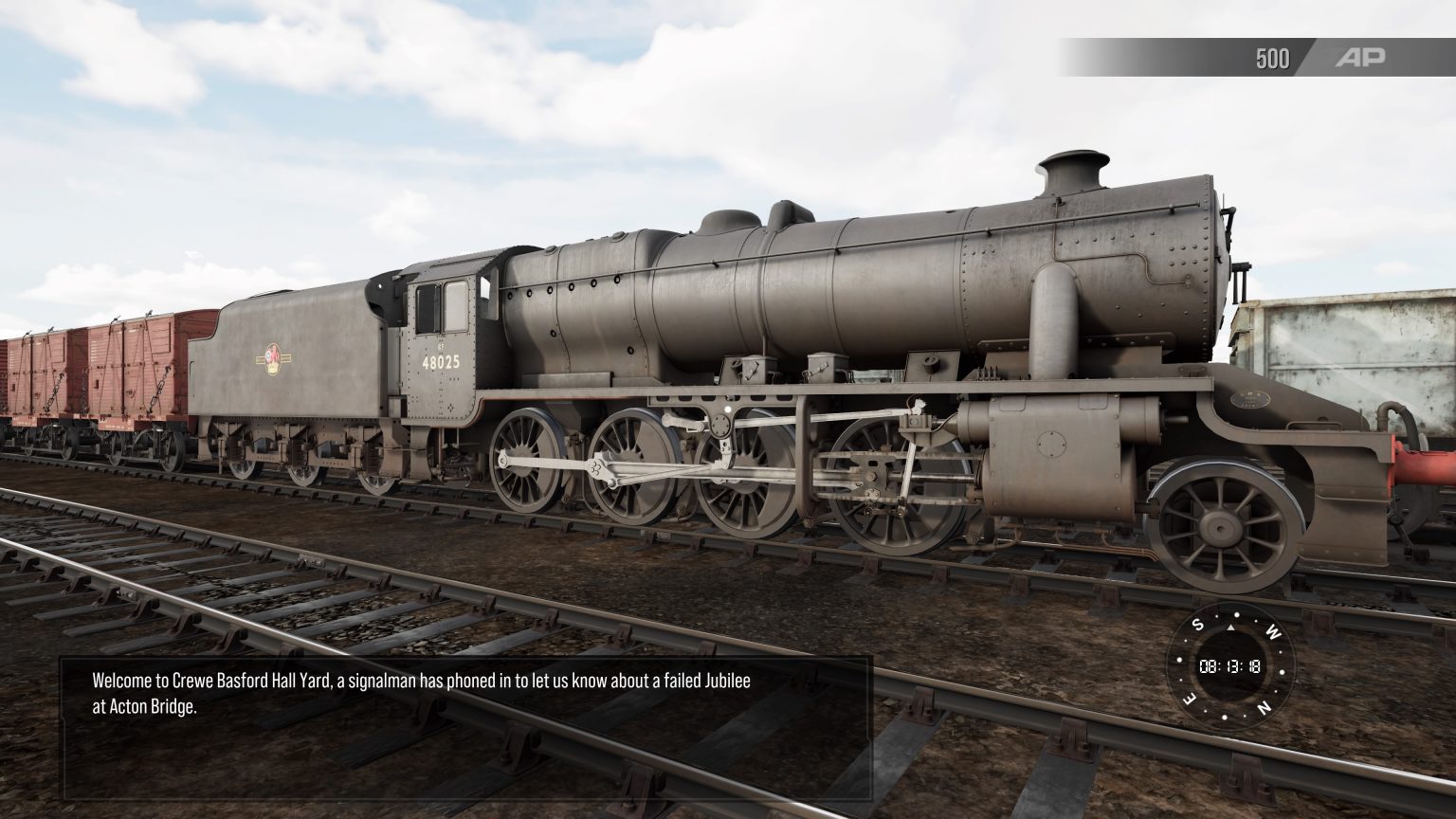Click the compass heading triangle marker

pos(1230,628)
